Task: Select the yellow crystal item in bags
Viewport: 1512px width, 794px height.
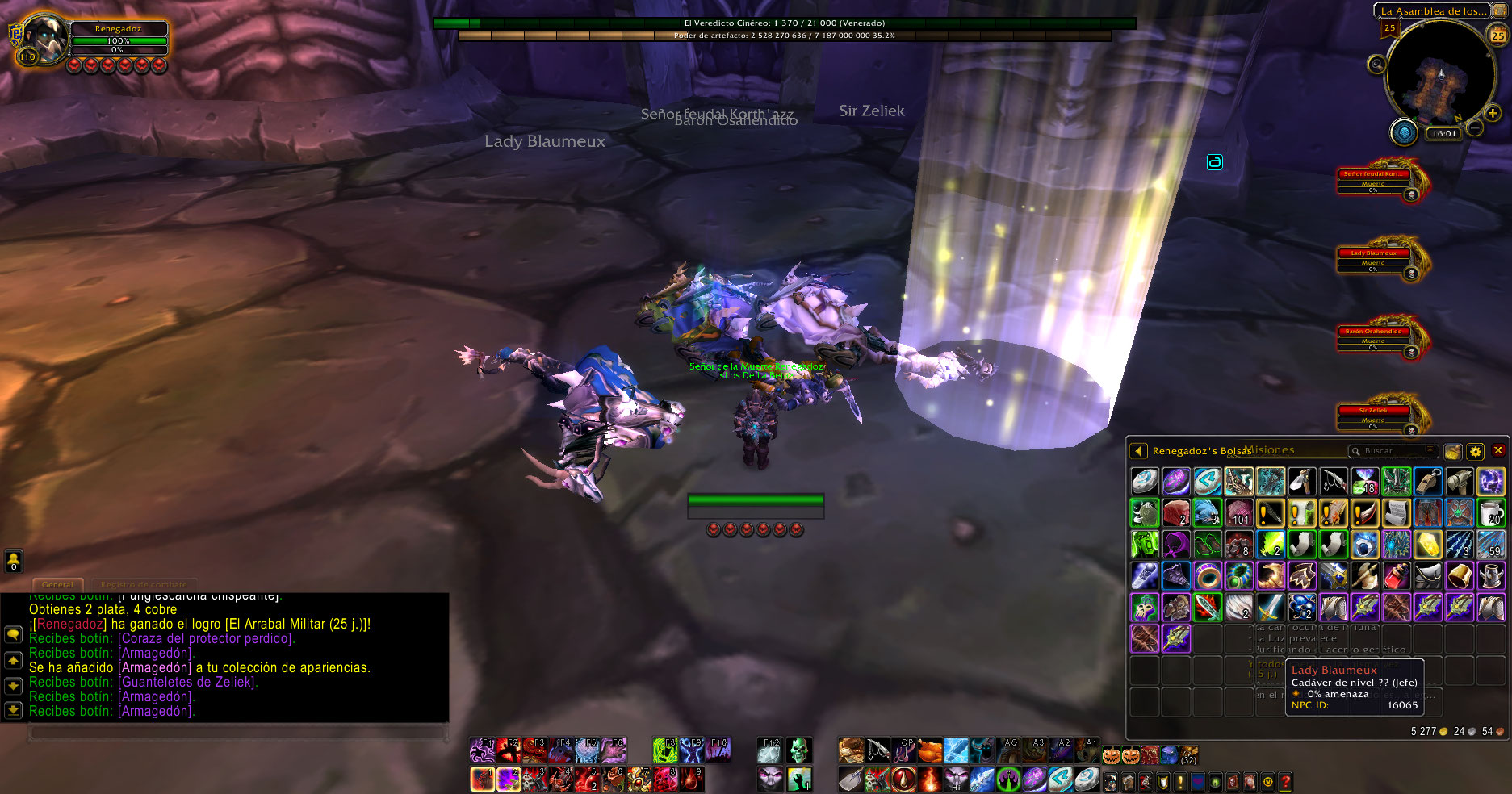Action: (x=1427, y=545)
